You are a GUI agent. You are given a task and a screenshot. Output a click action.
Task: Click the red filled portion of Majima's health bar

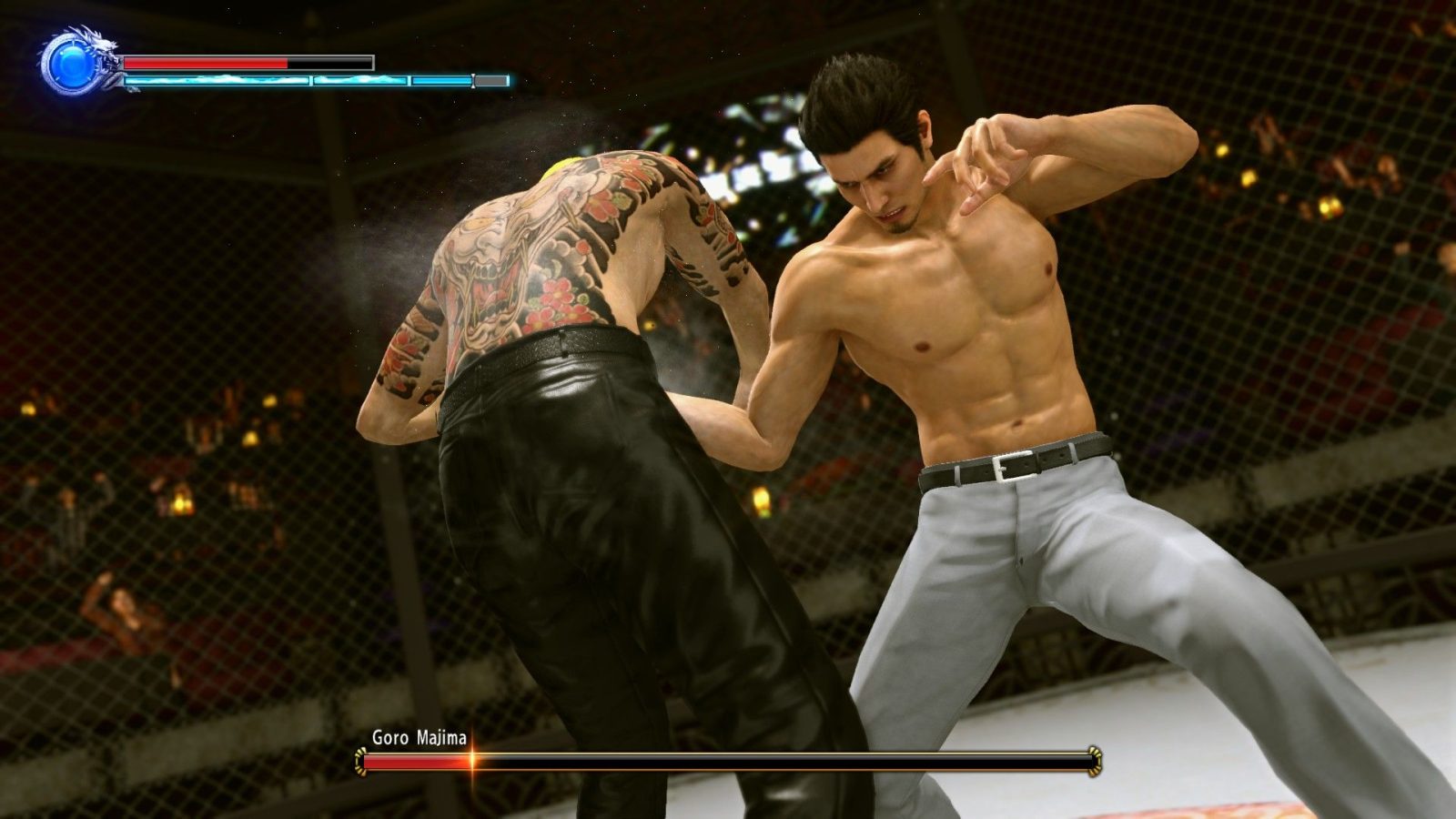(415, 761)
